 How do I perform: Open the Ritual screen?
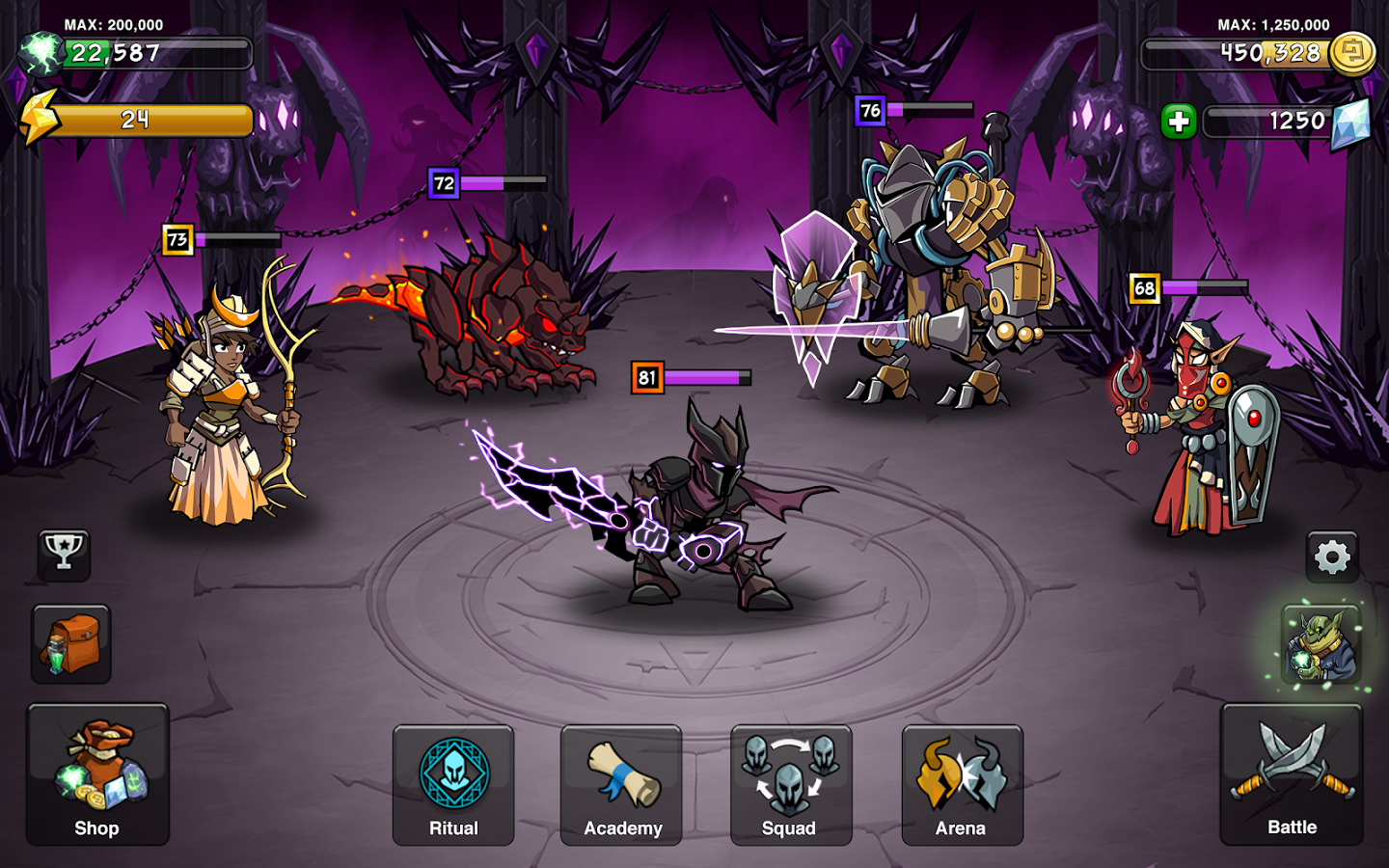pos(453,785)
